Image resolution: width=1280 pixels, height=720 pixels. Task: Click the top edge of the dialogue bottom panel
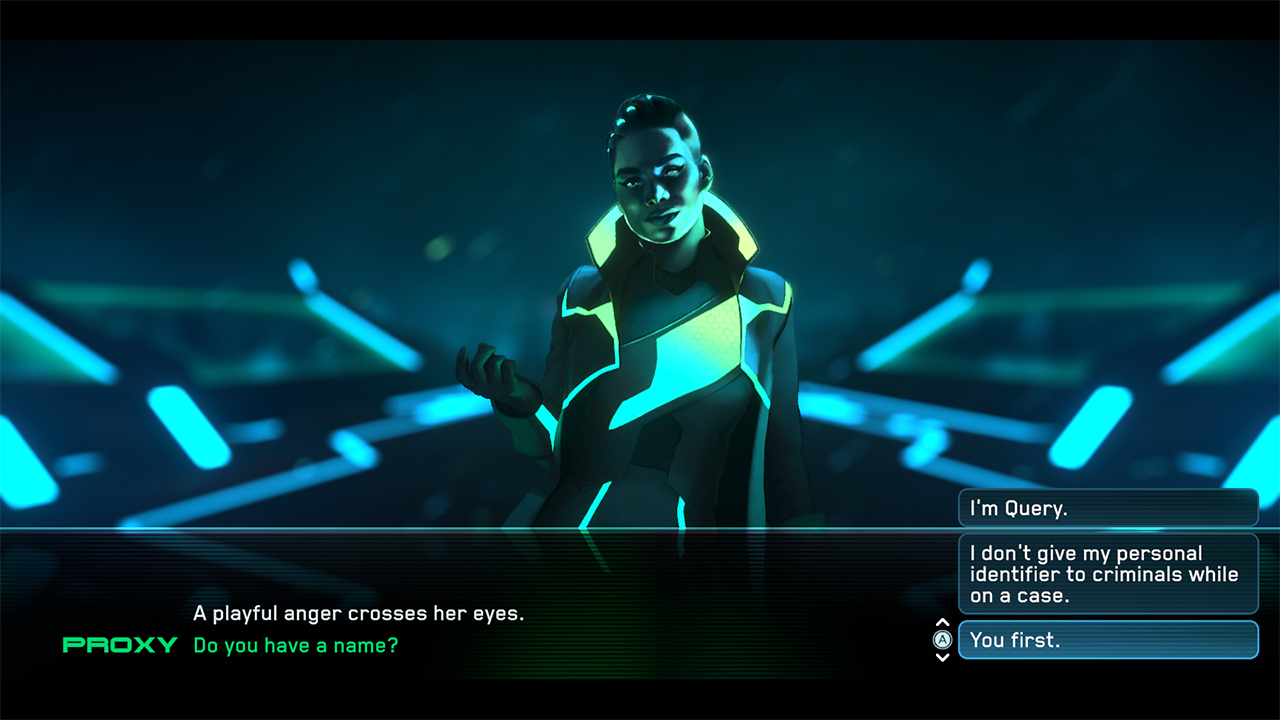[400, 531]
